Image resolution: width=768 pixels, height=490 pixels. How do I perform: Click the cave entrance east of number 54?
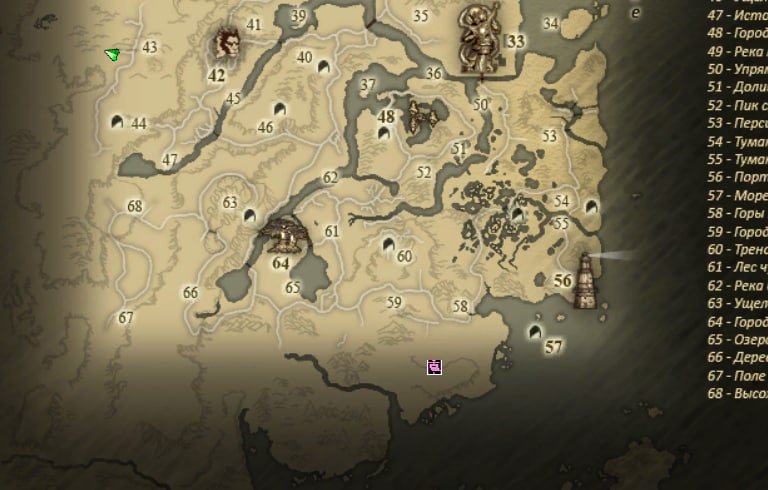click(x=591, y=207)
